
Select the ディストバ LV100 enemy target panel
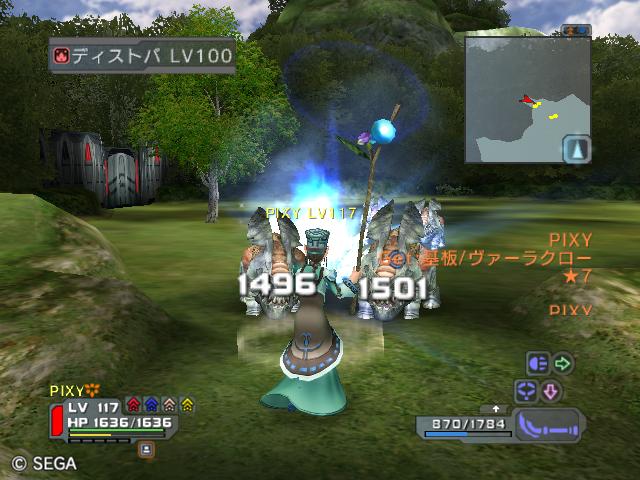142,55
